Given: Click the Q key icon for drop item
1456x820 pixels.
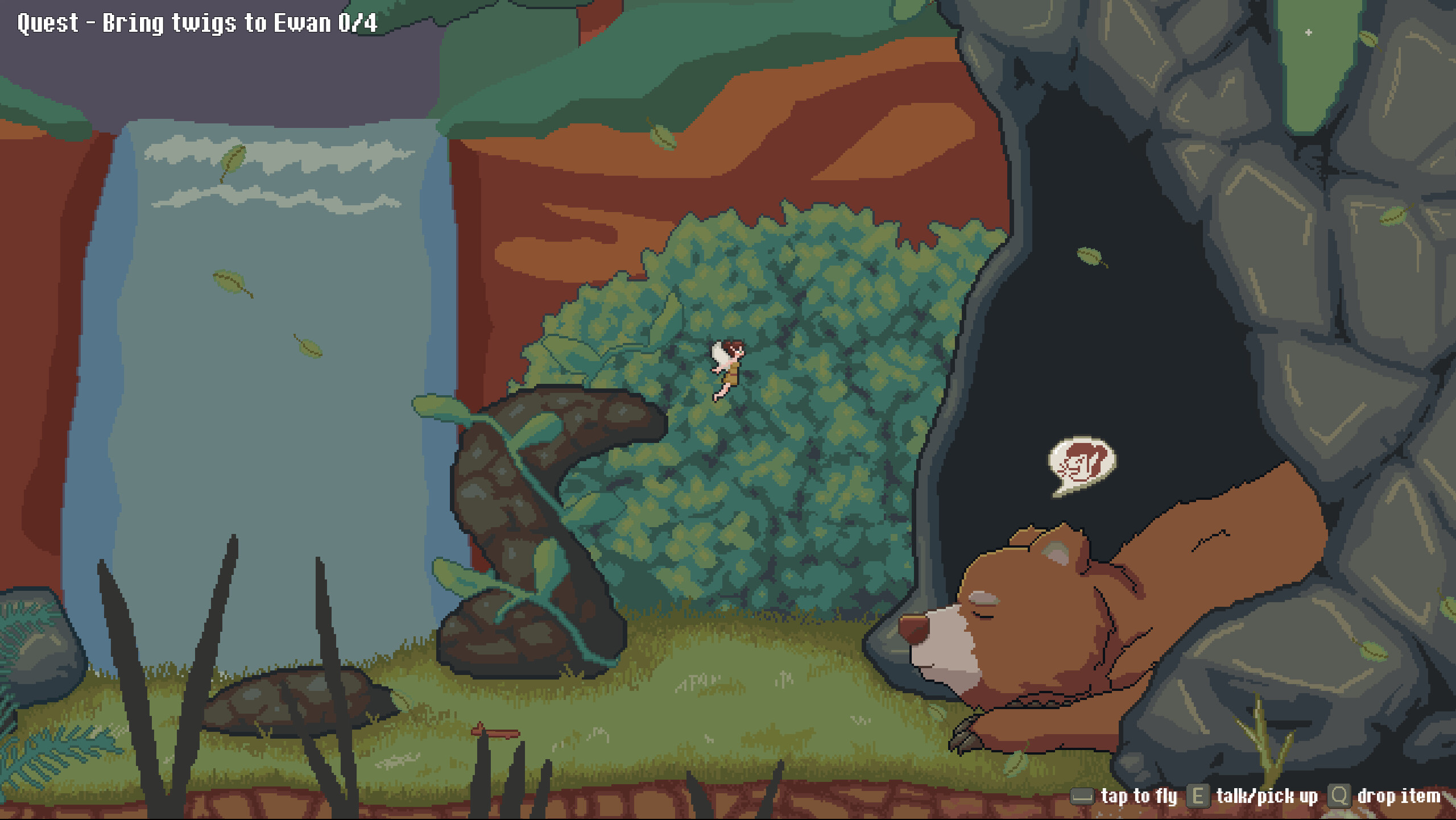Looking at the screenshot, I should click(x=1339, y=796).
